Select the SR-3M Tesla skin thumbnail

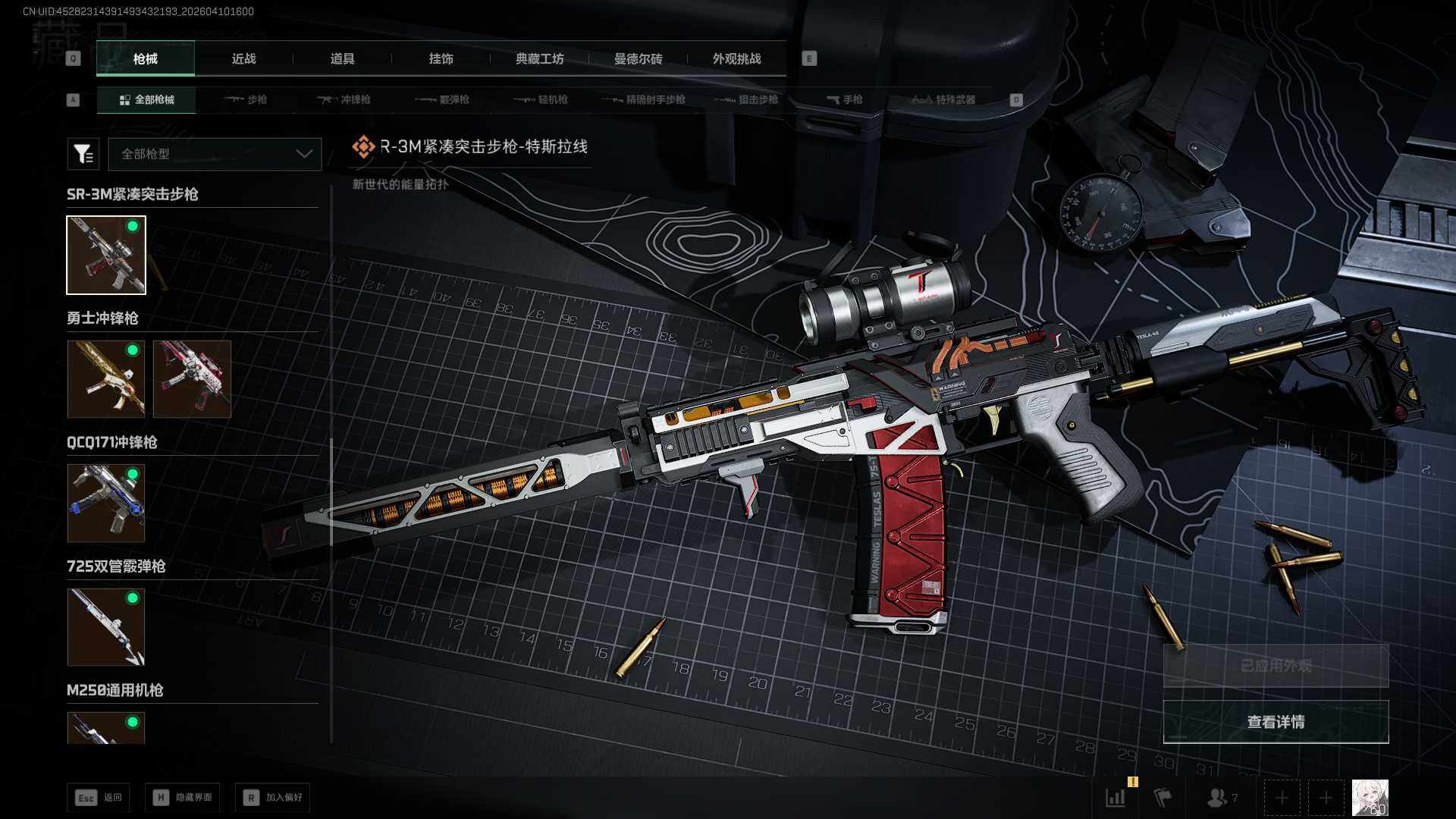coord(106,255)
